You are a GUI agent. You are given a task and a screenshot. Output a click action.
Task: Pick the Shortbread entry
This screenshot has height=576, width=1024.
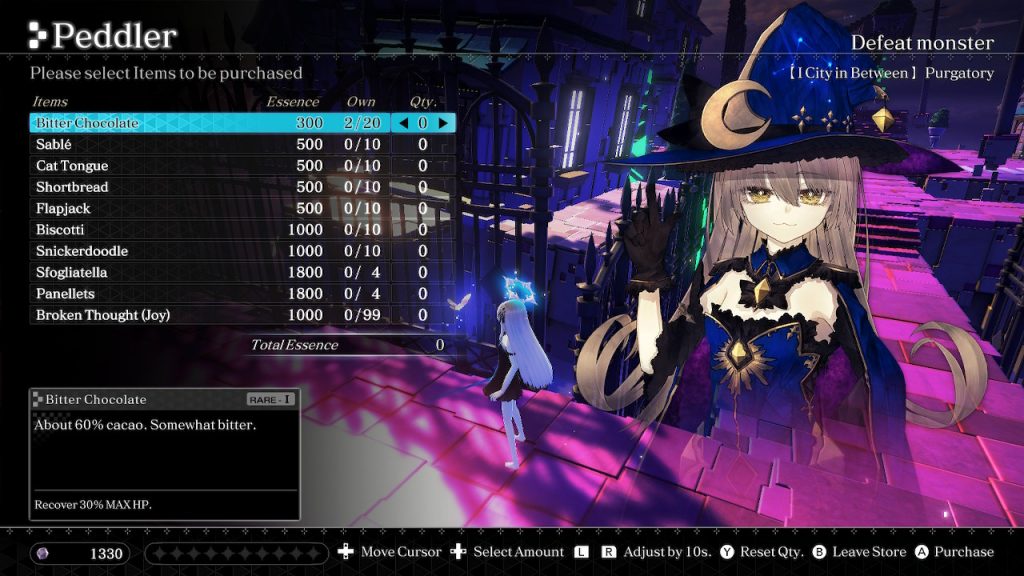pyautogui.click(x=72, y=187)
